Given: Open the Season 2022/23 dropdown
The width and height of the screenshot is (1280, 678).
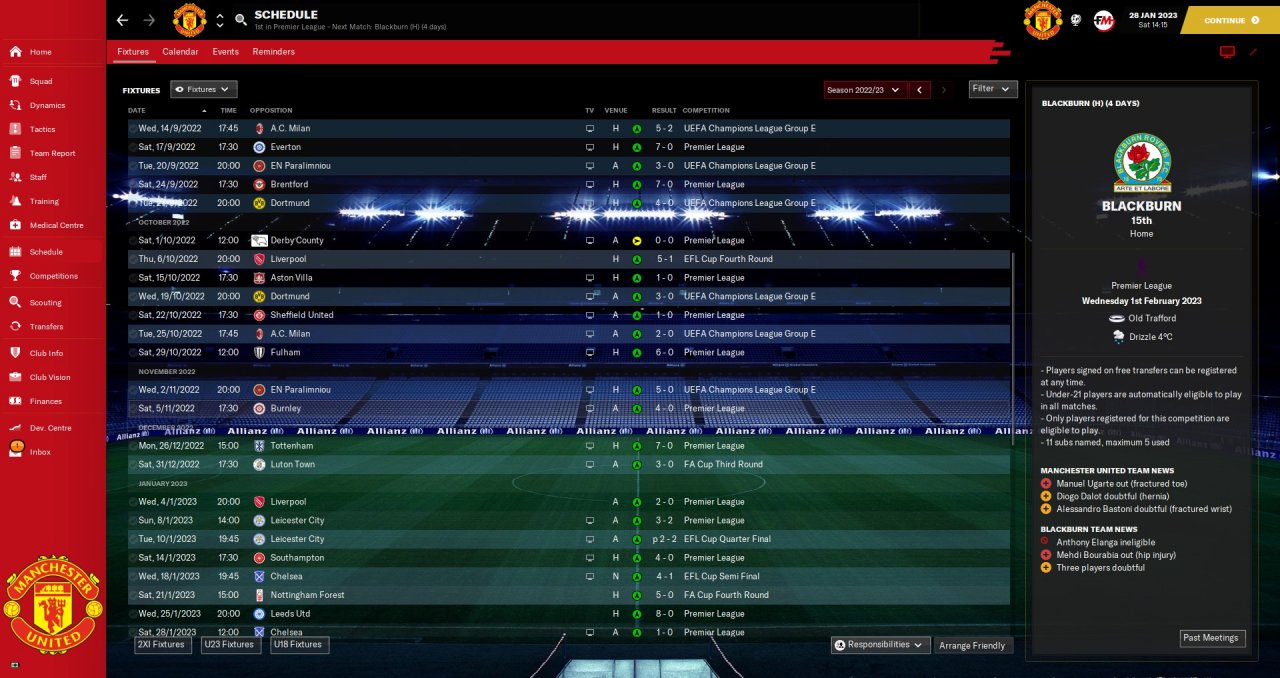Looking at the screenshot, I should (865, 90).
